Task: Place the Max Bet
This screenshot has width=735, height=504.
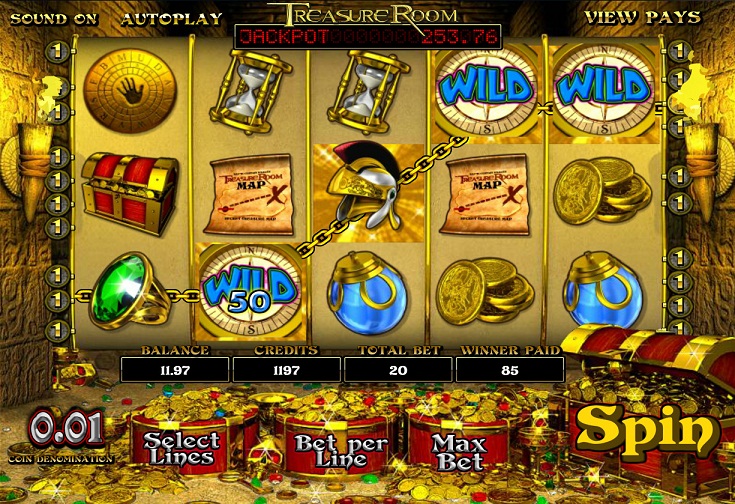Action: (x=460, y=450)
